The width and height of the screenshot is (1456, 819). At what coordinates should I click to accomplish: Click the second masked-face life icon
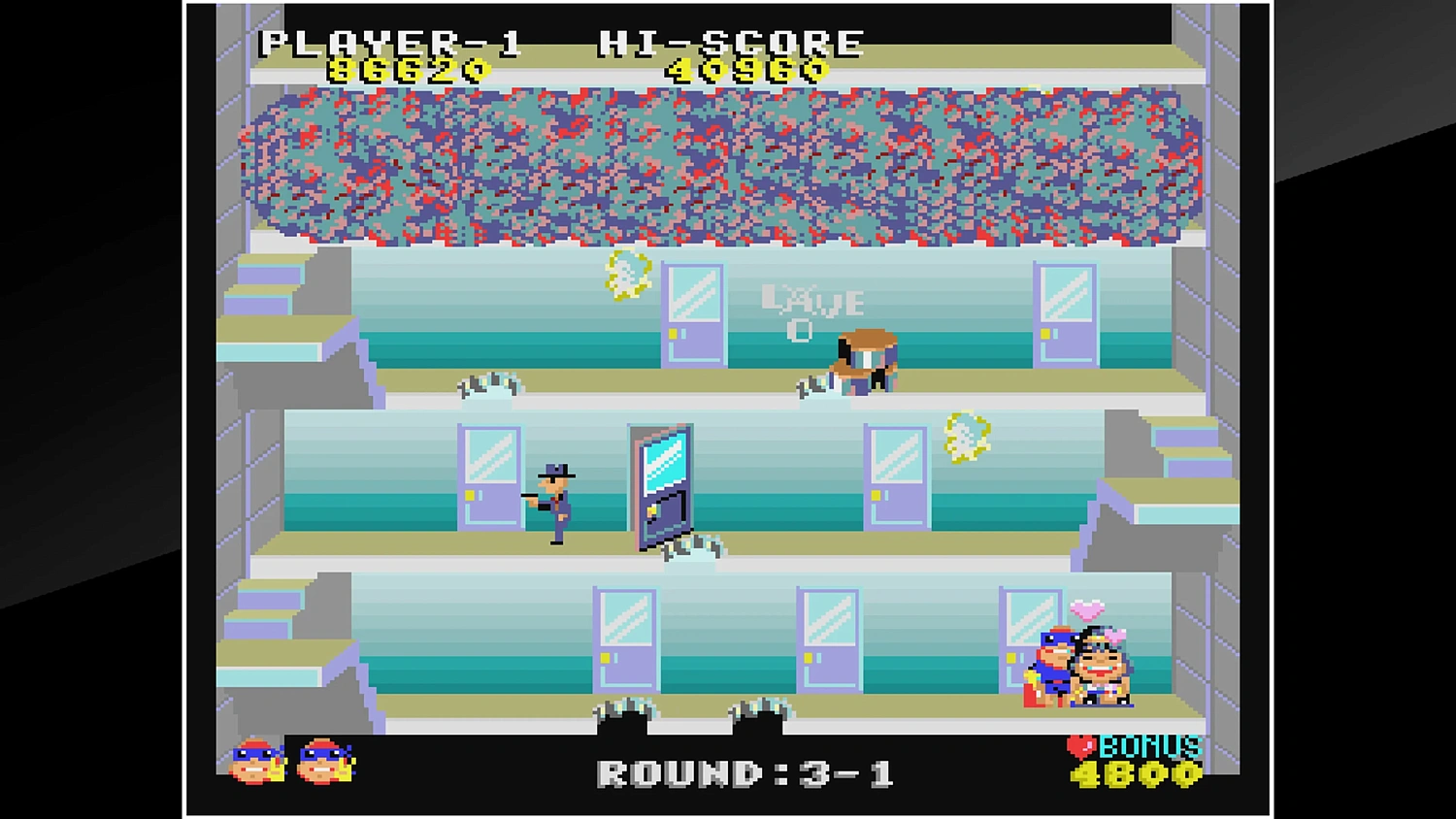pyautogui.click(x=320, y=762)
